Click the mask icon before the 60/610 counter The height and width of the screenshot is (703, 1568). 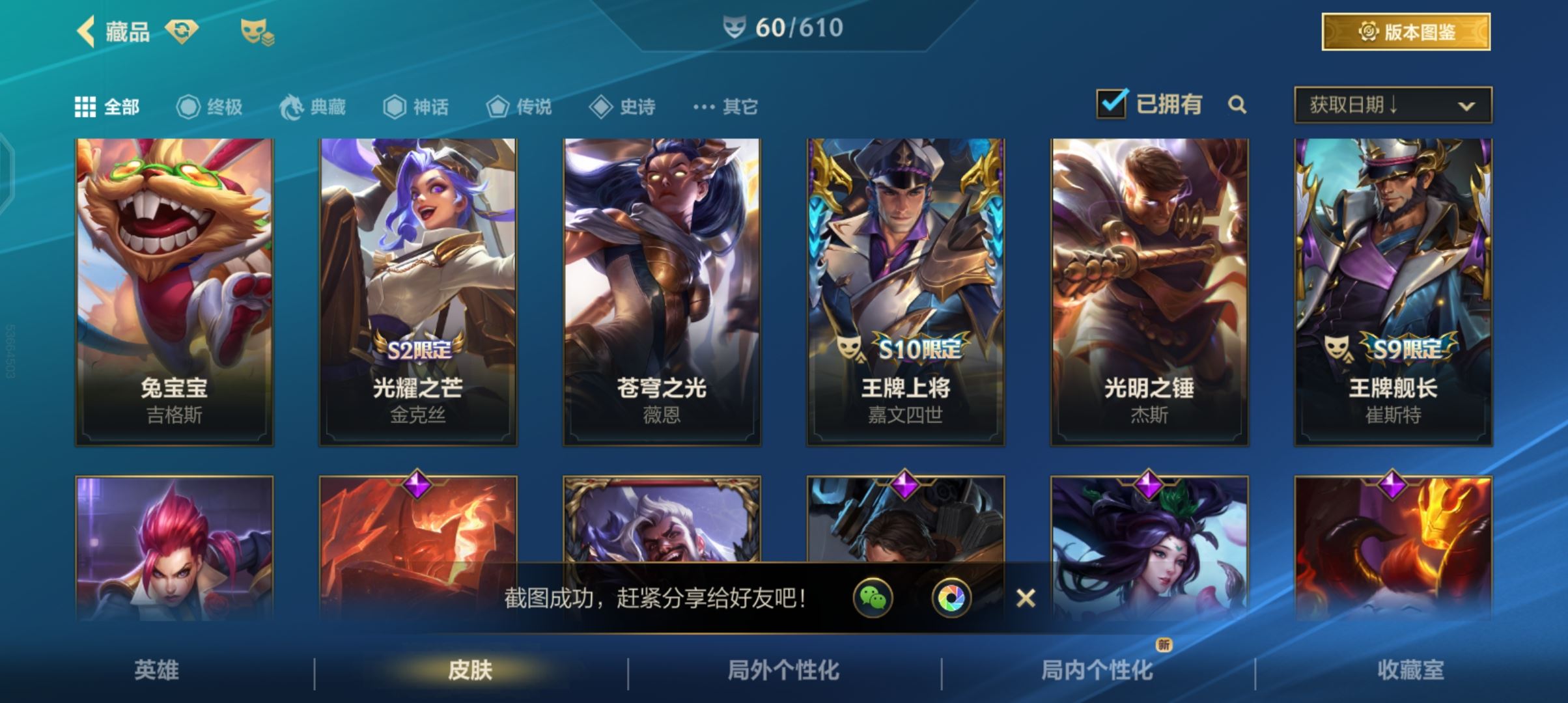[735, 27]
